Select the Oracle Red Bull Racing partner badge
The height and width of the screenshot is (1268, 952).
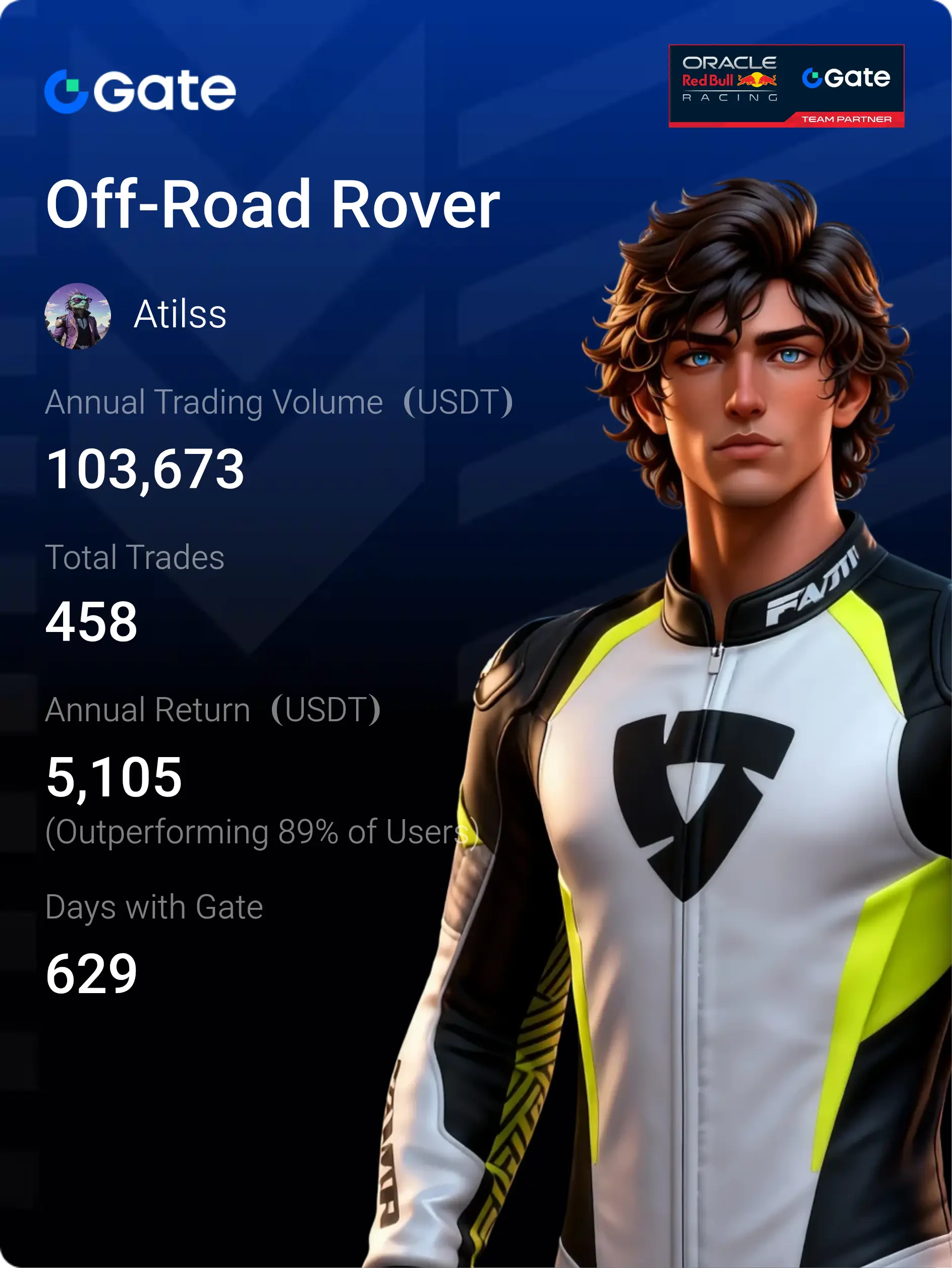click(786, 85)
